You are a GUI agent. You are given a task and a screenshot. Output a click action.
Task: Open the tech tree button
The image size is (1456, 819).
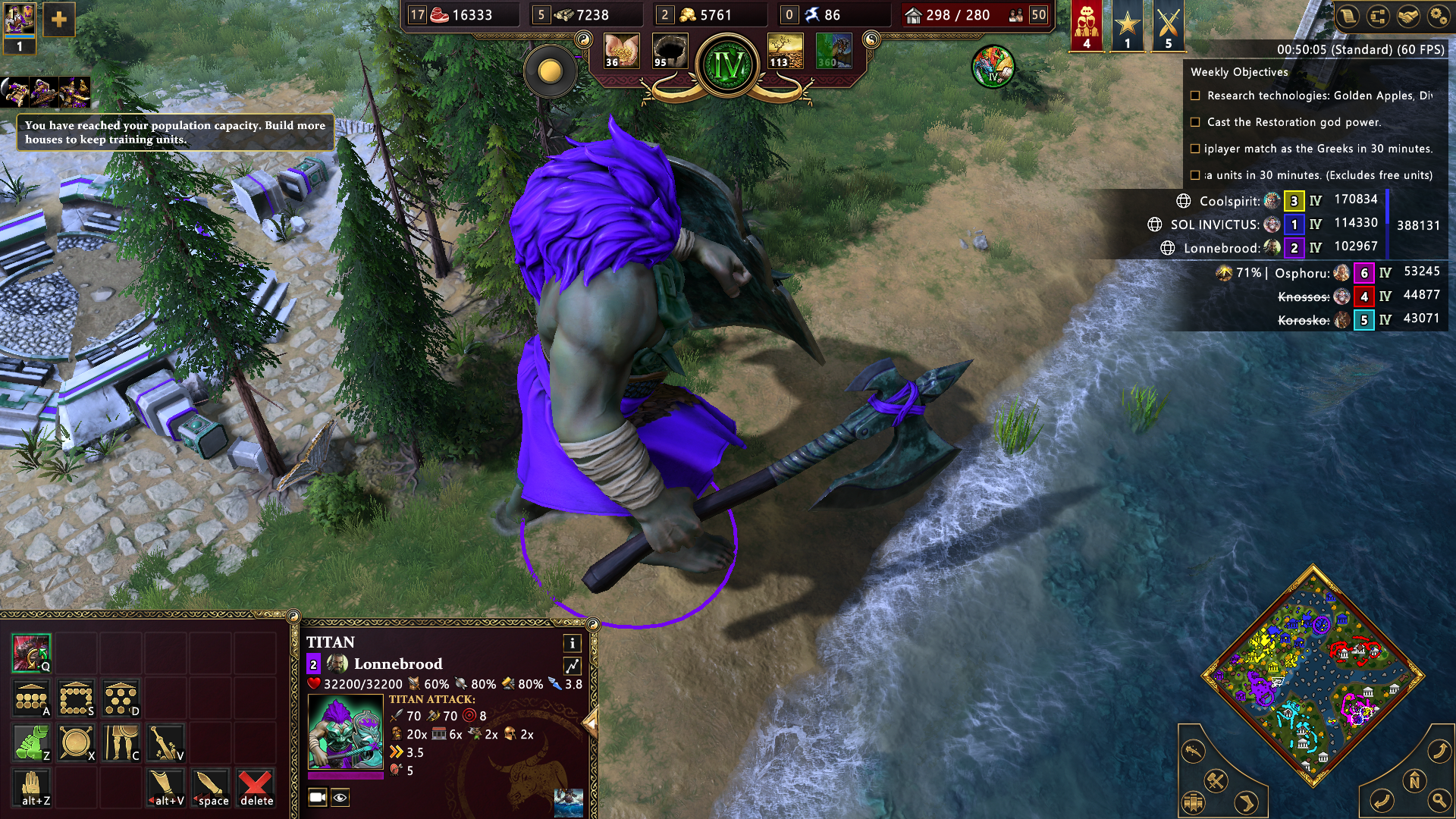(1378, 17)
